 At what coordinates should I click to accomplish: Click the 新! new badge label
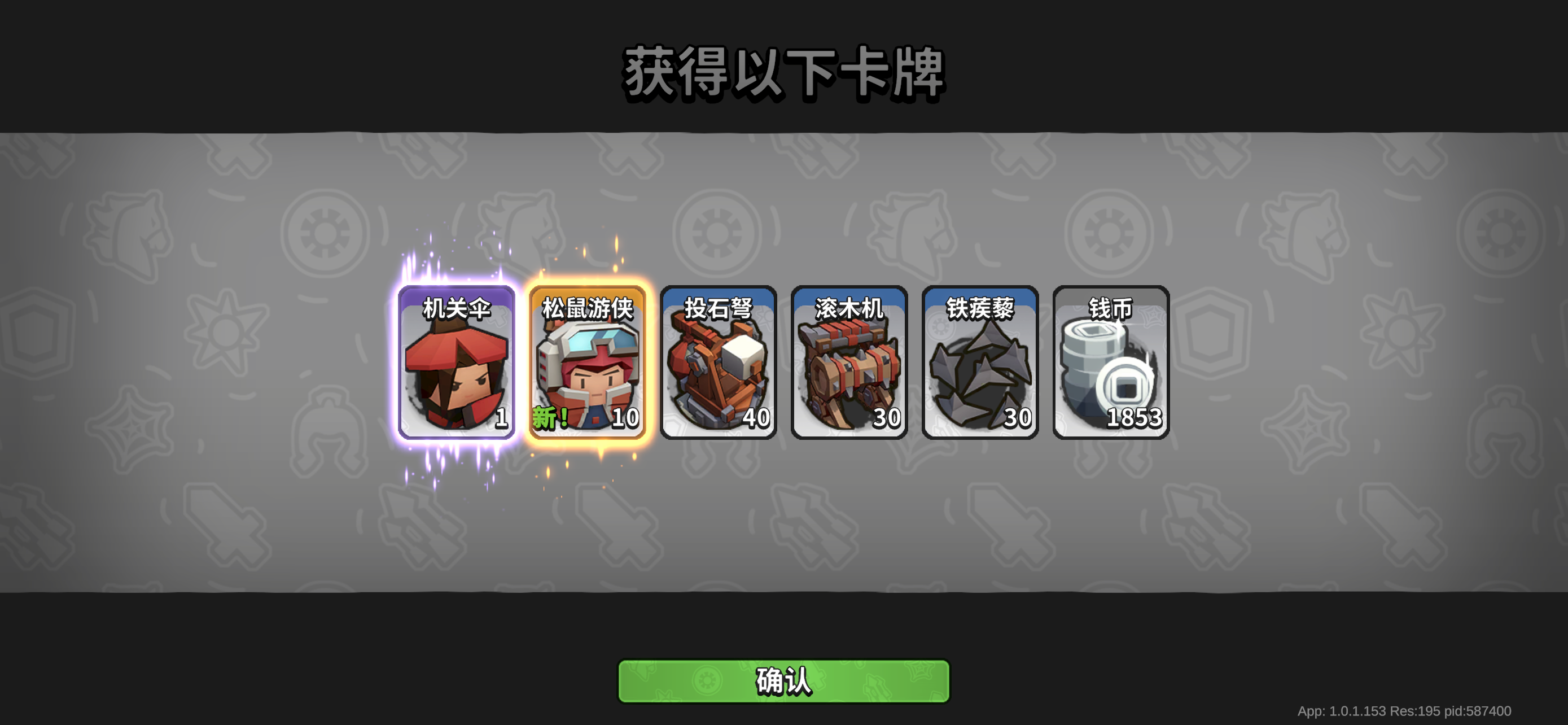(551, 420)
